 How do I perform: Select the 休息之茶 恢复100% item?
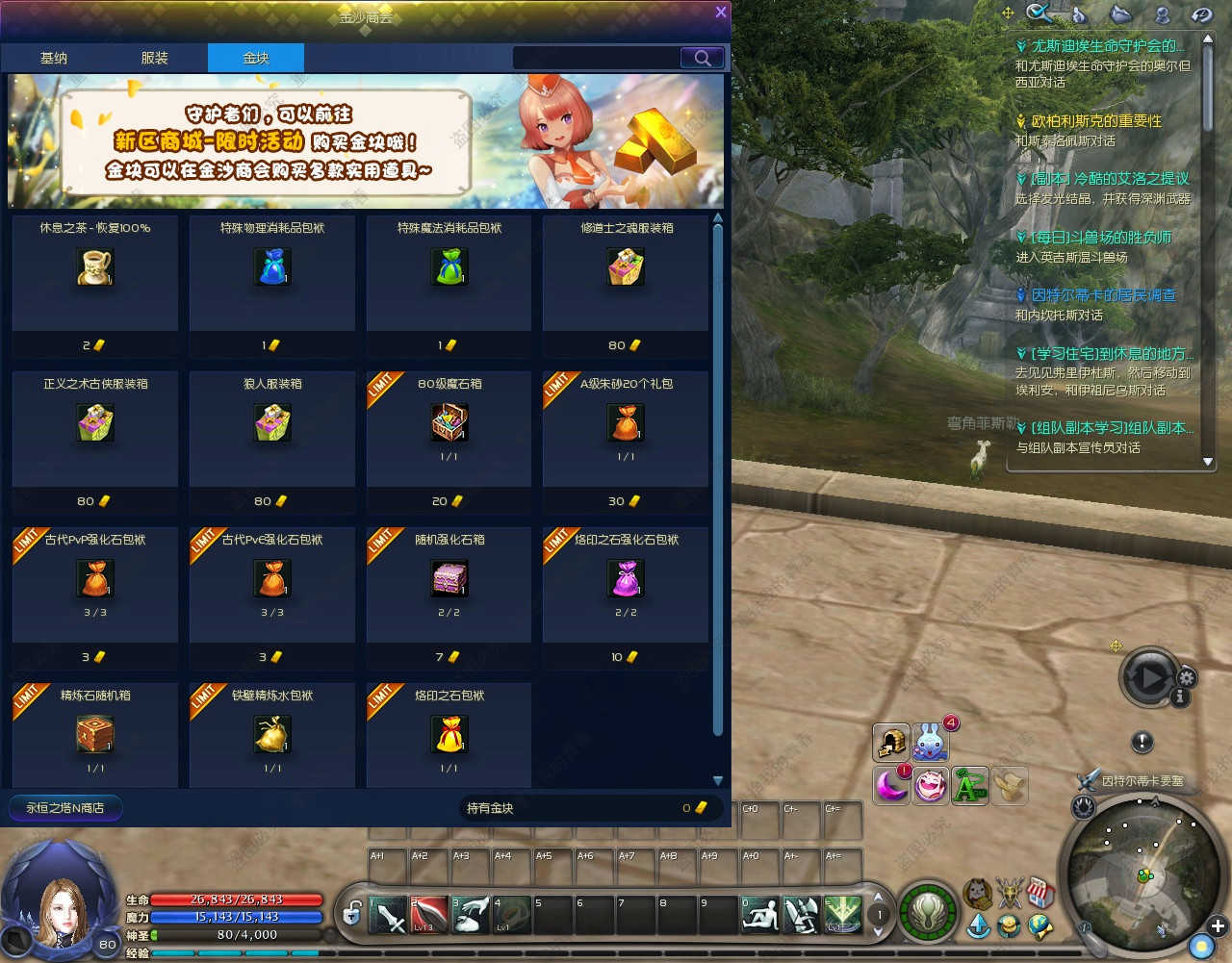tap(95, 267)
